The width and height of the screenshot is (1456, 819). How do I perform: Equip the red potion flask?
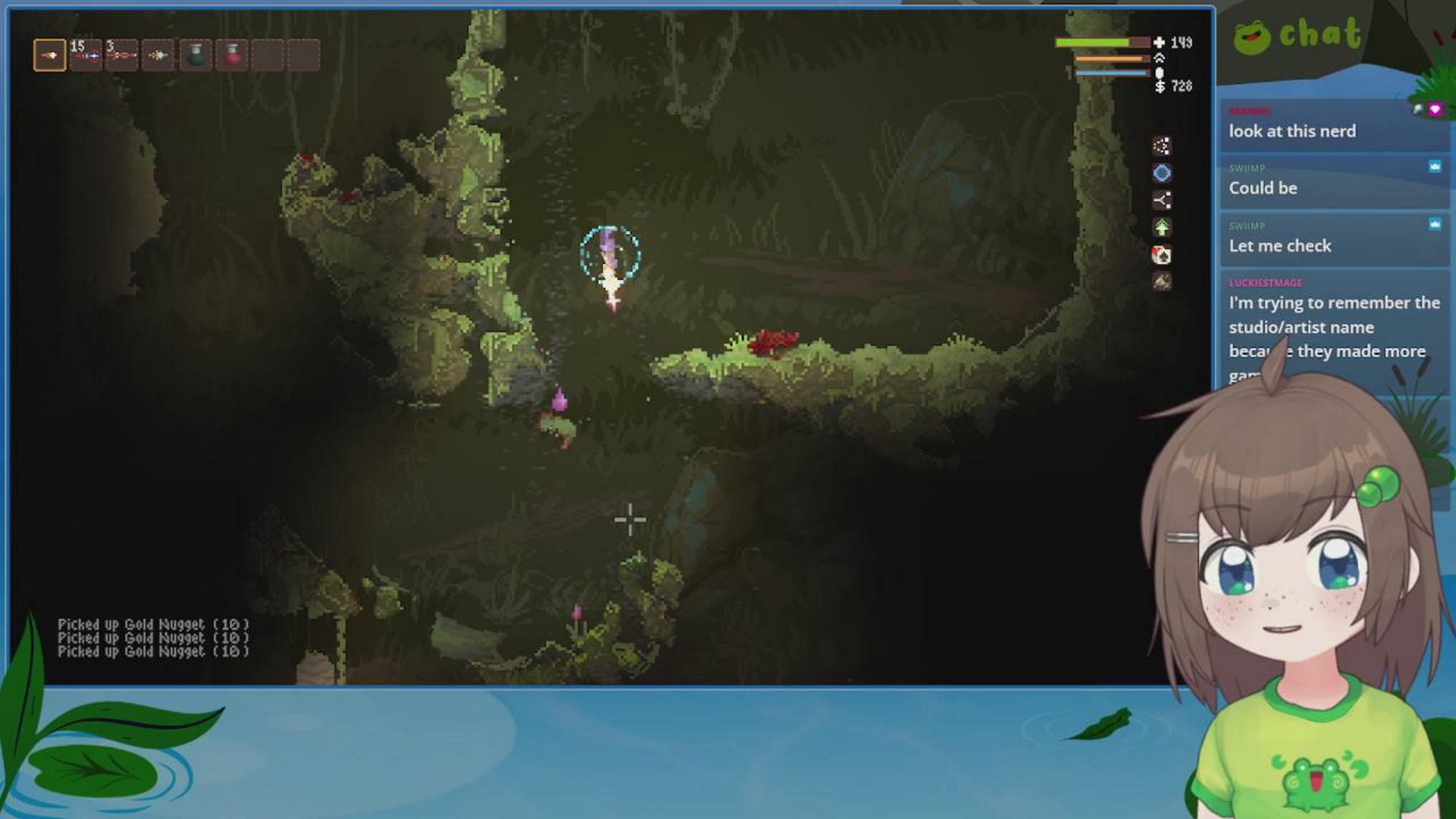[x=232, y=55]
